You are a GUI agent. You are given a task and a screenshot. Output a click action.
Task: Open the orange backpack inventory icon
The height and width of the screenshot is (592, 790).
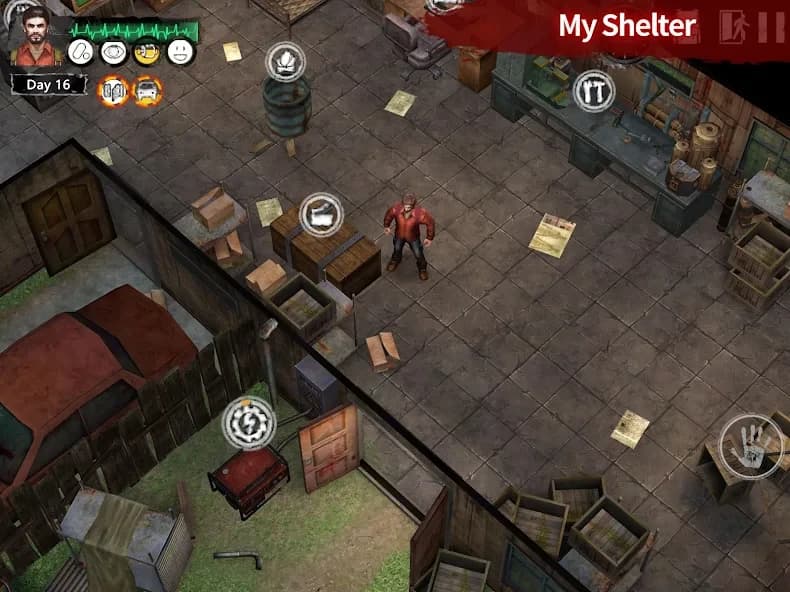pyautogui.click(x=113, y=90)
